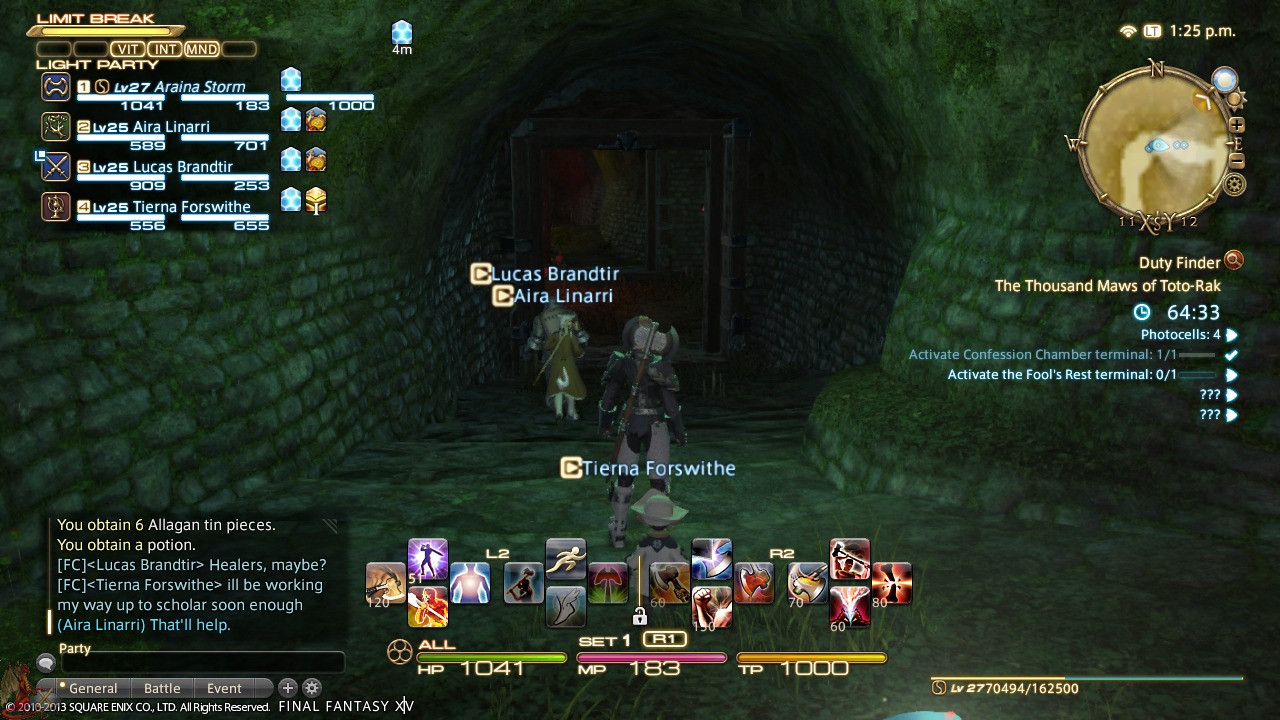This screenshot has height=720, width=1280.
Task: Switch to the Battle chat tab
Action: coord(162,688)
